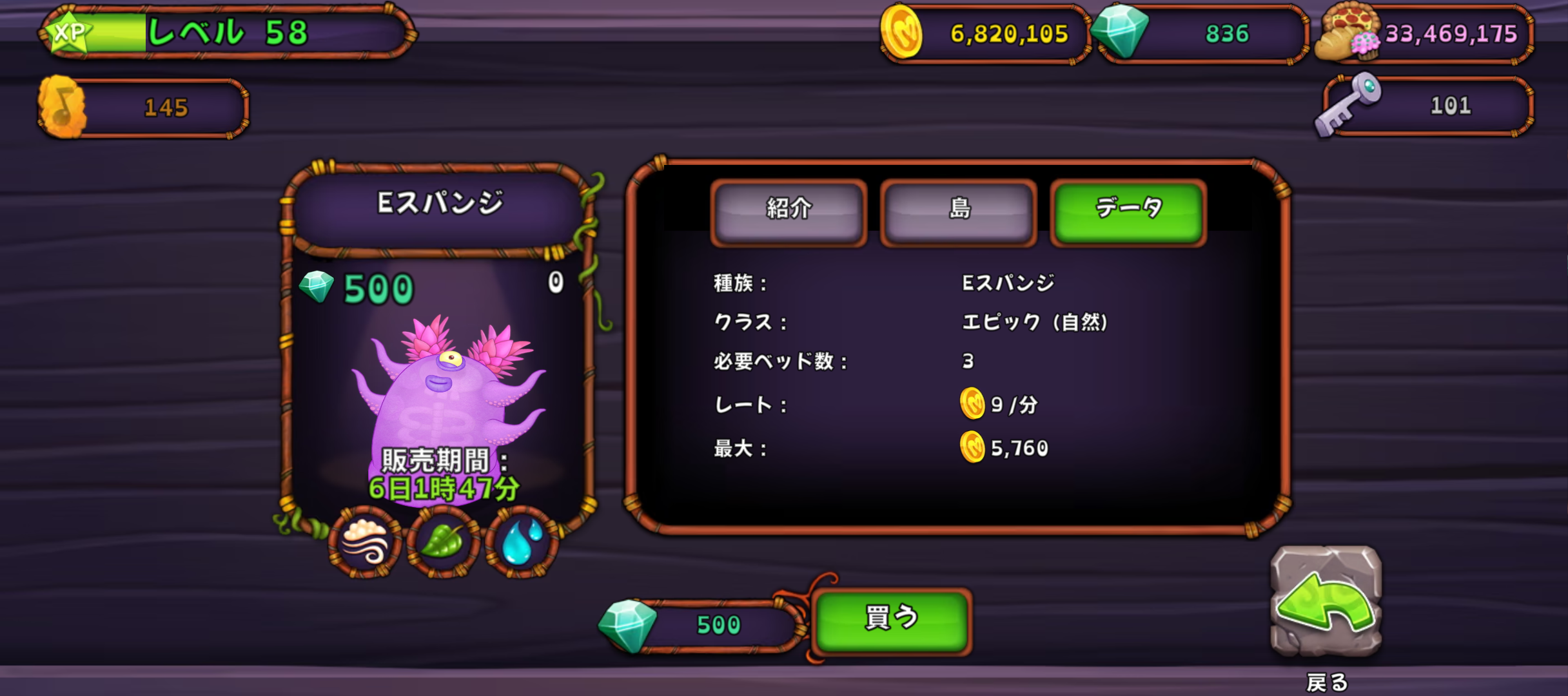Select the green leaf plant element icon
Image resolution: width=1568 pixels, height=696 pixels.
tap(442, 541)
